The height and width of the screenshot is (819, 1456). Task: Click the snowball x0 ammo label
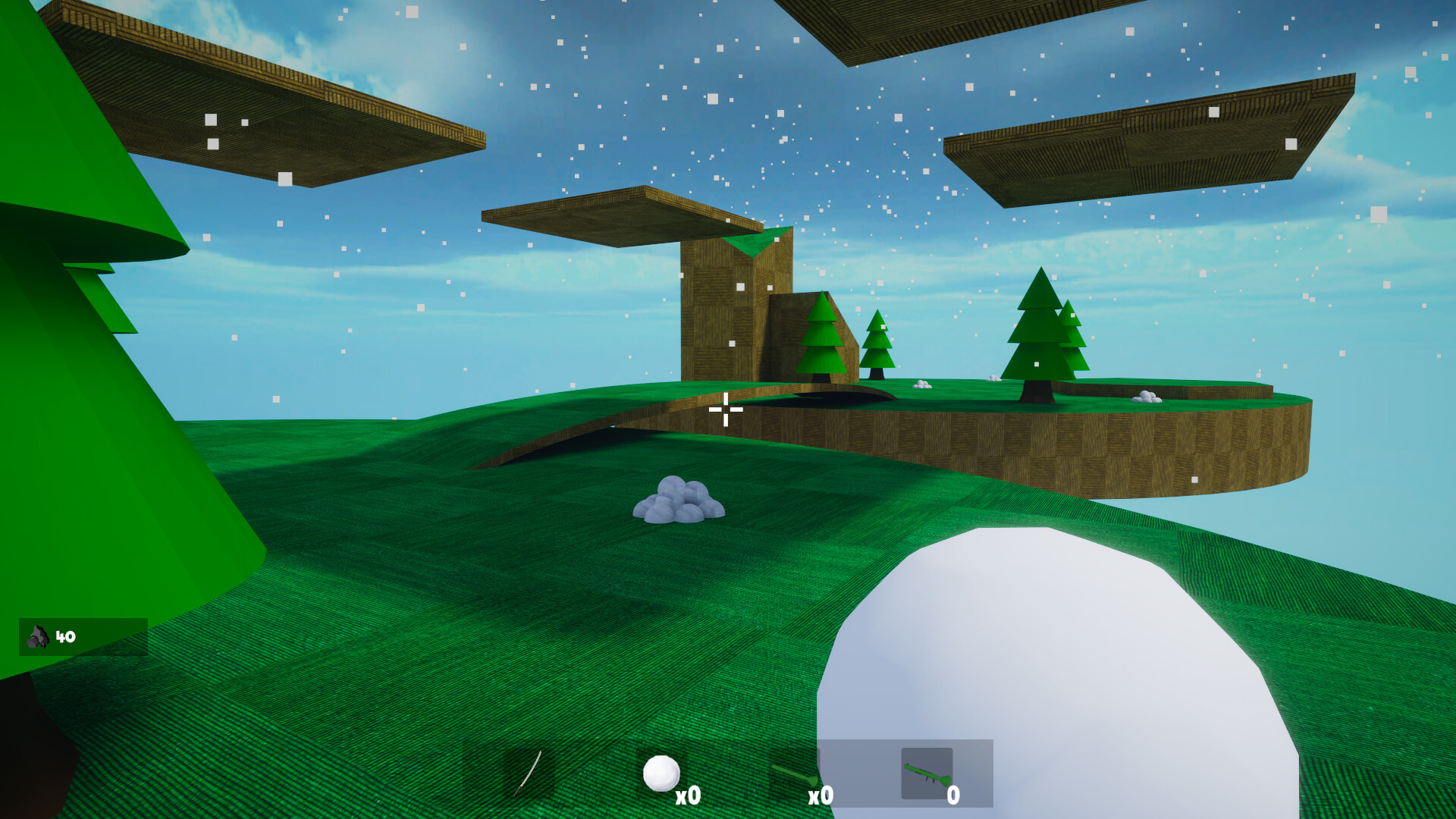pos(689,797)
